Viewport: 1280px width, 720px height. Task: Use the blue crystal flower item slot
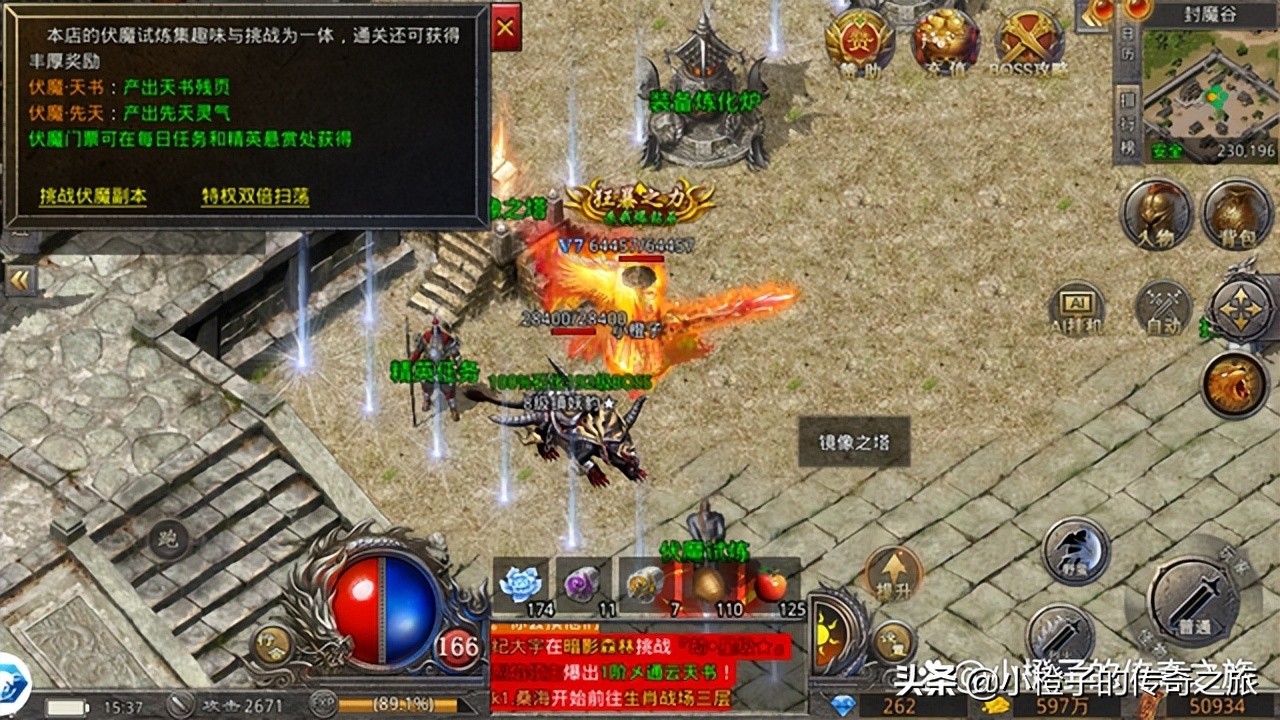(521, 586)
